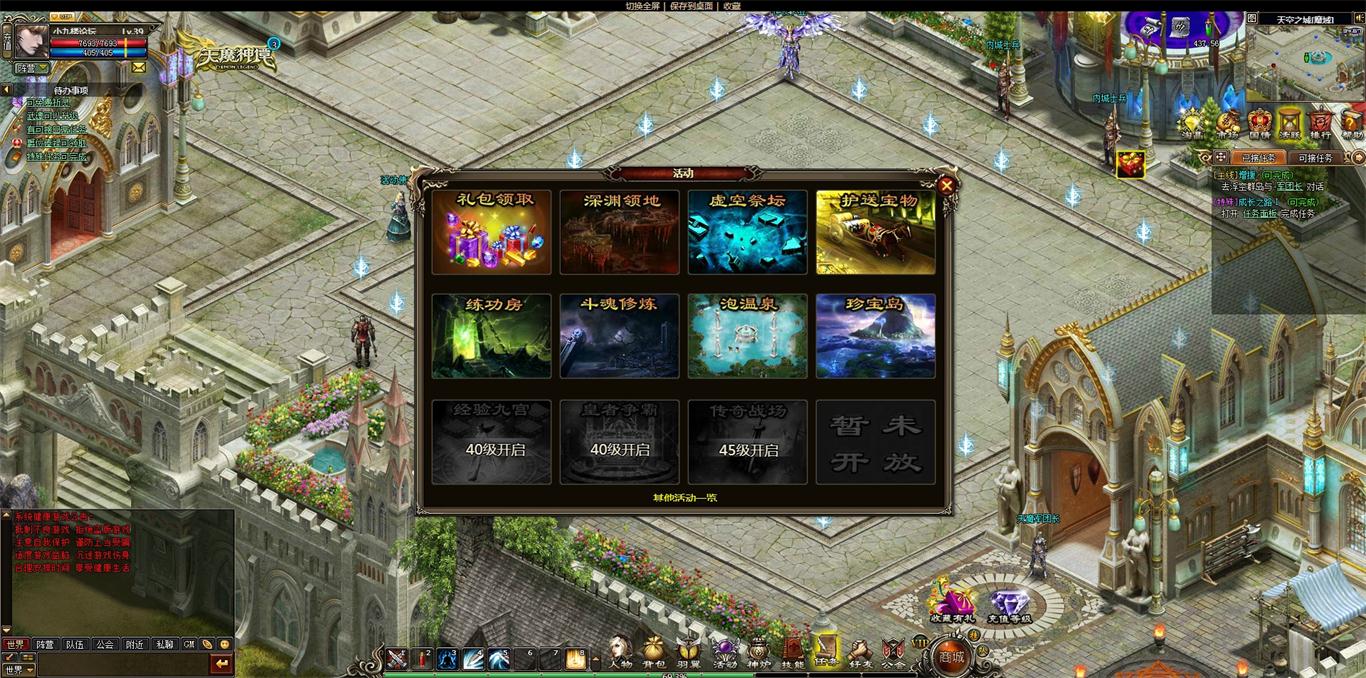
Task: Enter the 深渊领地 abyss activity
Action: 619,232
